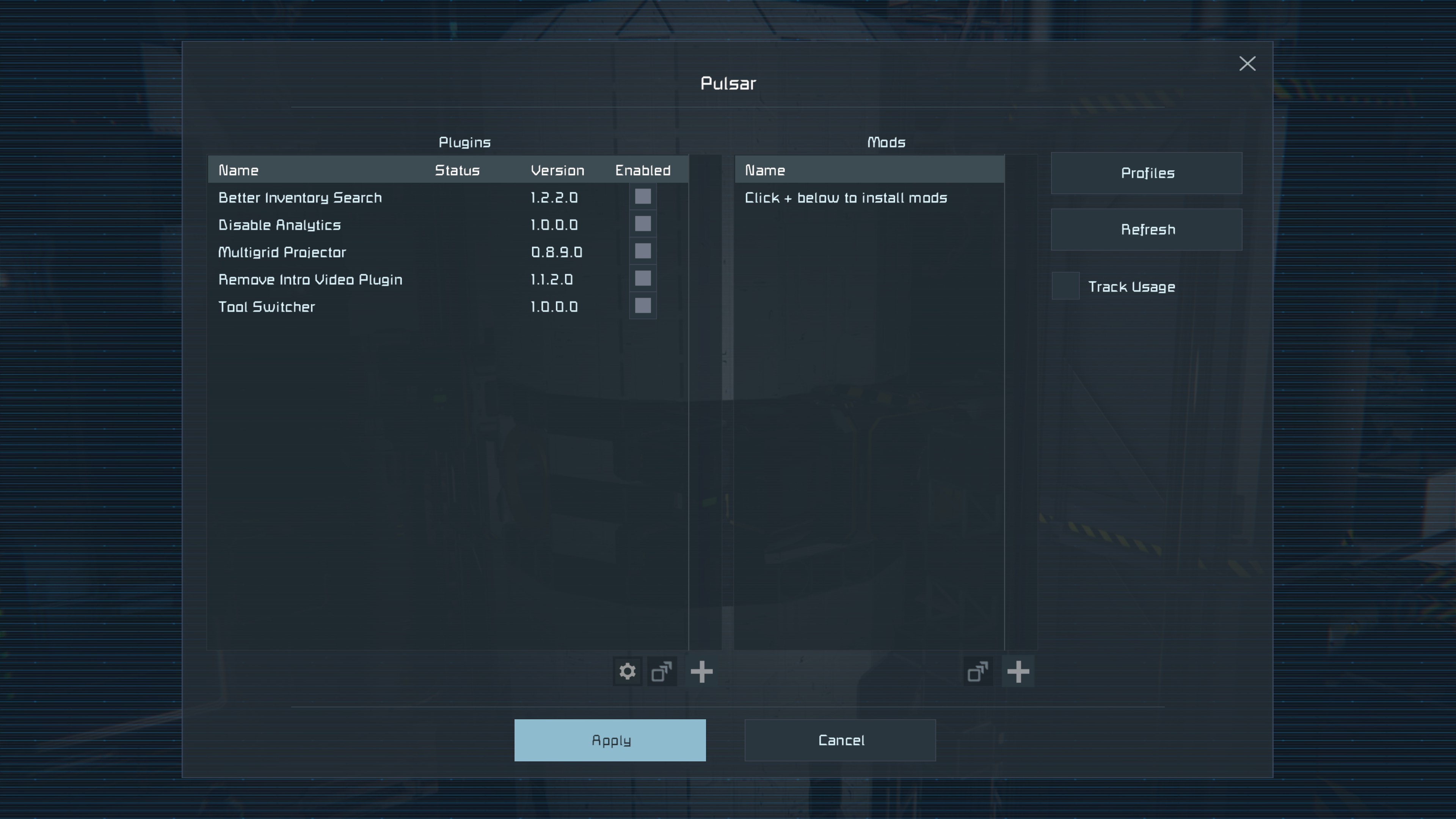The width and height of the screenshot is (1456, 819).
Task: Enable the Disable Analytics plugin
Action: click(643, 224)
